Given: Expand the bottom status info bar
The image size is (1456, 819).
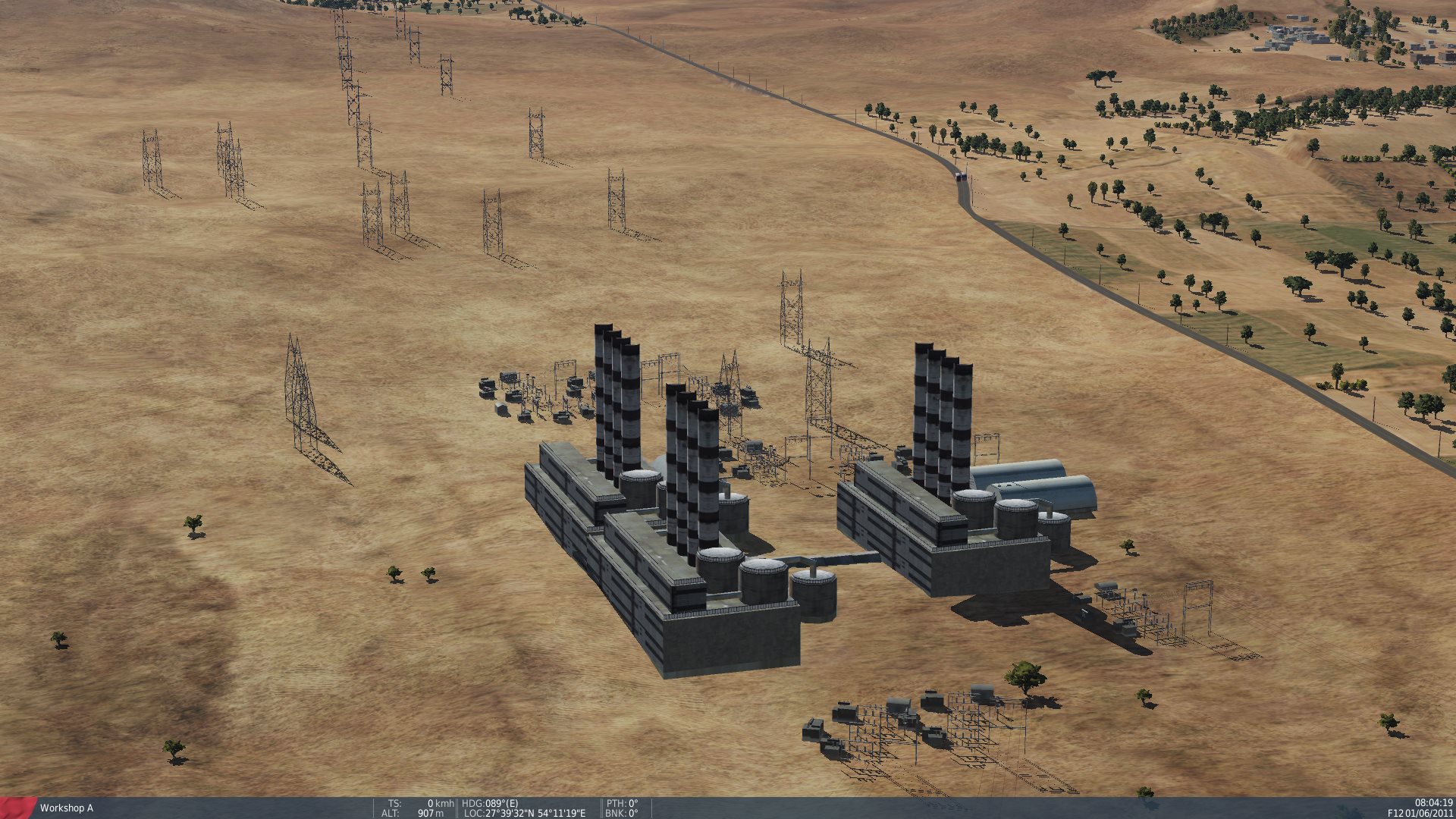Looking at the screenshot, I should (x=728, y=806).
